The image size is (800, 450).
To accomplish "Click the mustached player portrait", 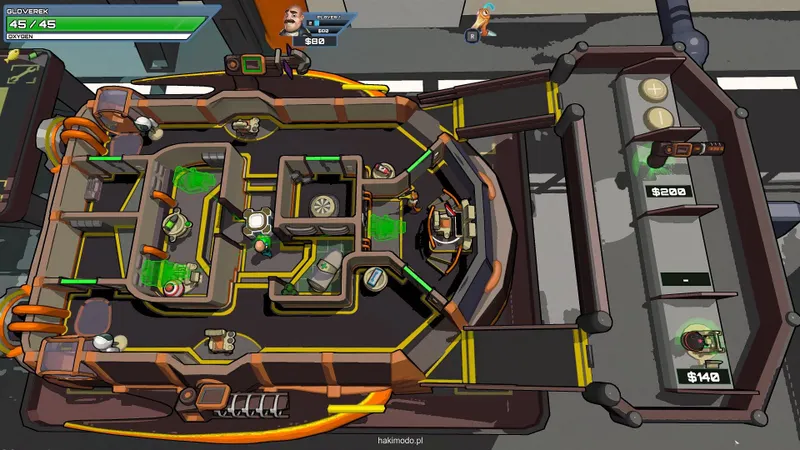I will tap(292, 20).
